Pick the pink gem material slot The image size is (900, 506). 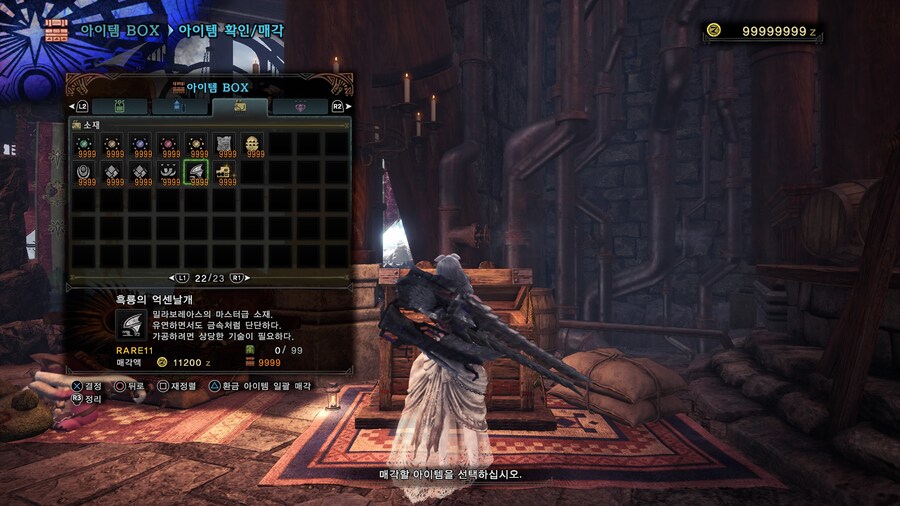[x=169, y=144]
